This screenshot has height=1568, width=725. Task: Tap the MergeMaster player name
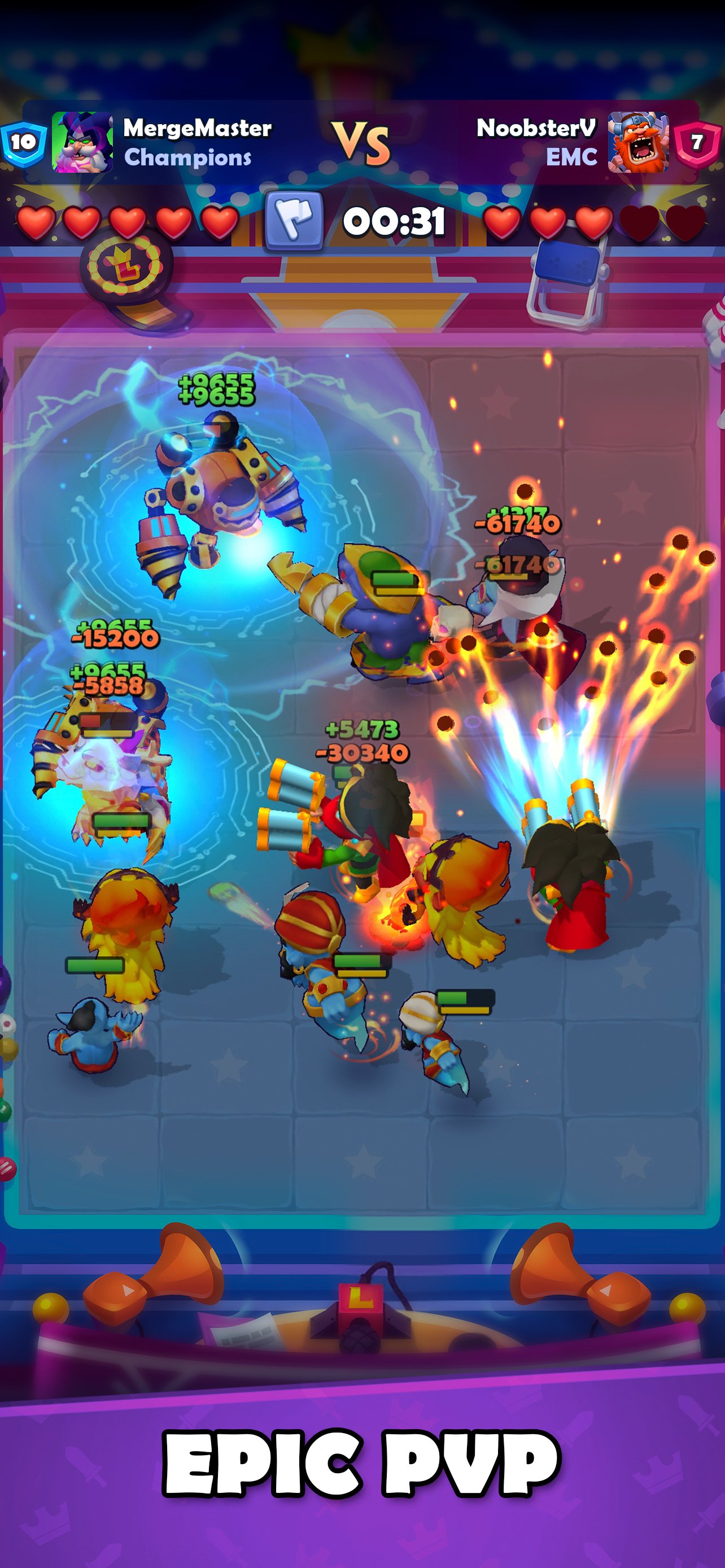198,129
